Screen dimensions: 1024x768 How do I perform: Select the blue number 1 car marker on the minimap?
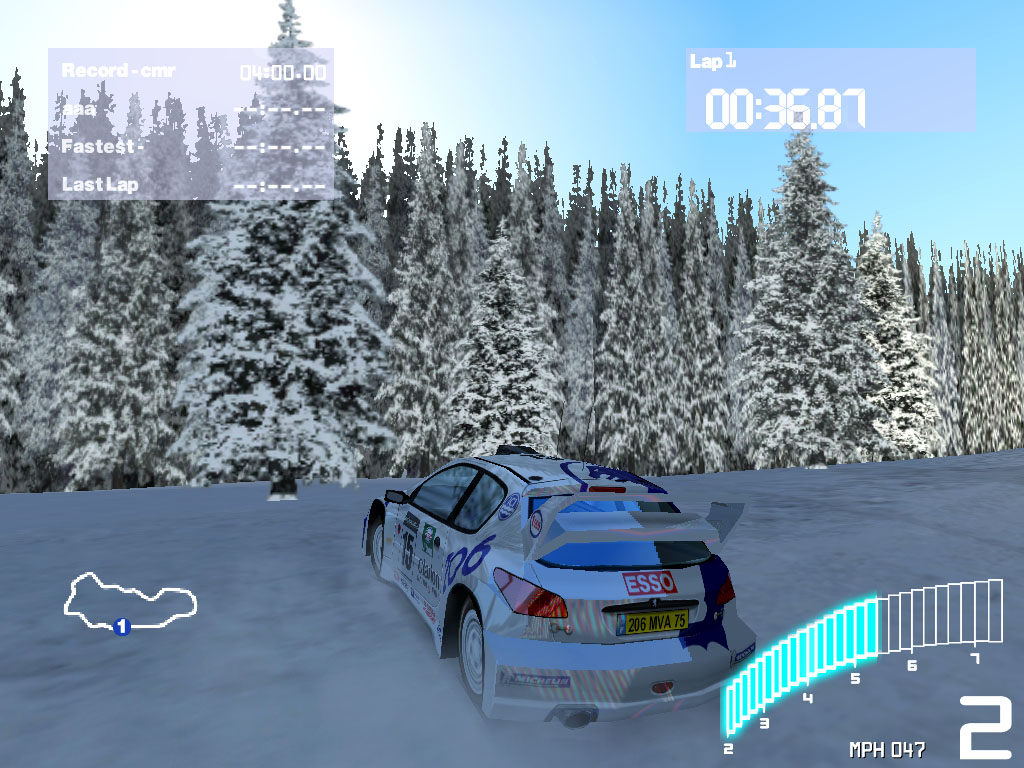[122, 627]
